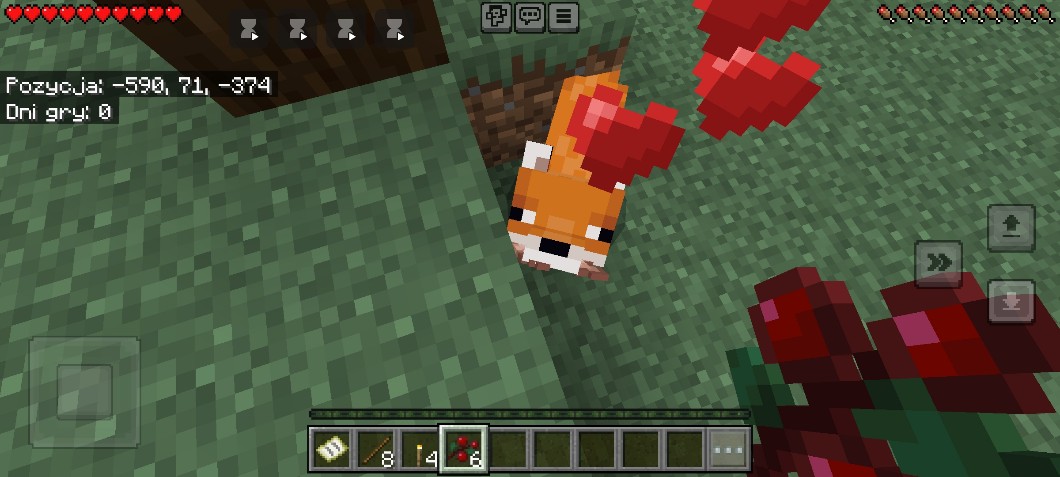This screenshot has height=477, width=1060.
Task: Open the emote button at the top
Action: 497,16
